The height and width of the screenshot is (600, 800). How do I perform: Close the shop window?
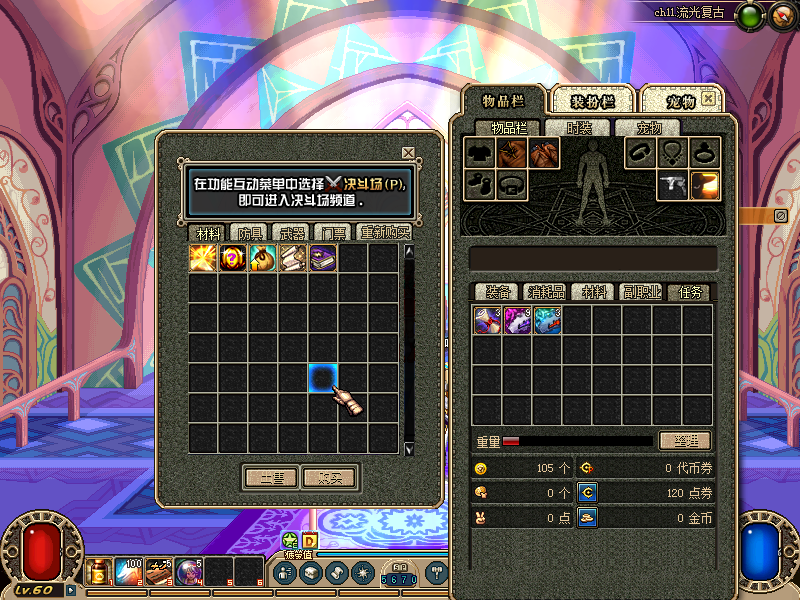[408, 153]
